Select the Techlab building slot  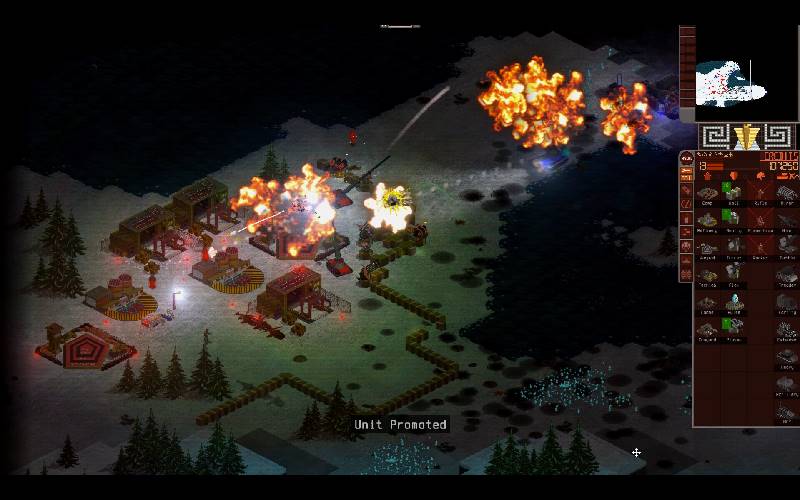click(x=707, y=275)
